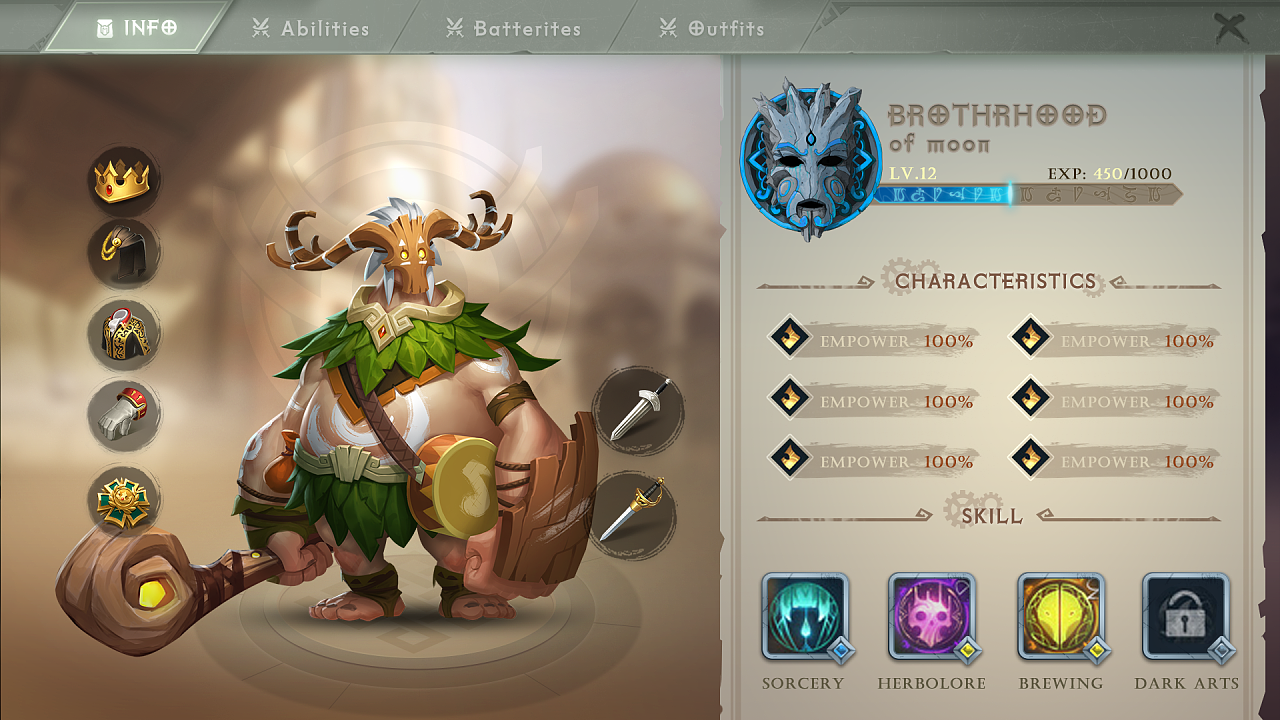Select the silver sword weapon slot
This screenshot has width=1280, height=720.
point(638,409)
